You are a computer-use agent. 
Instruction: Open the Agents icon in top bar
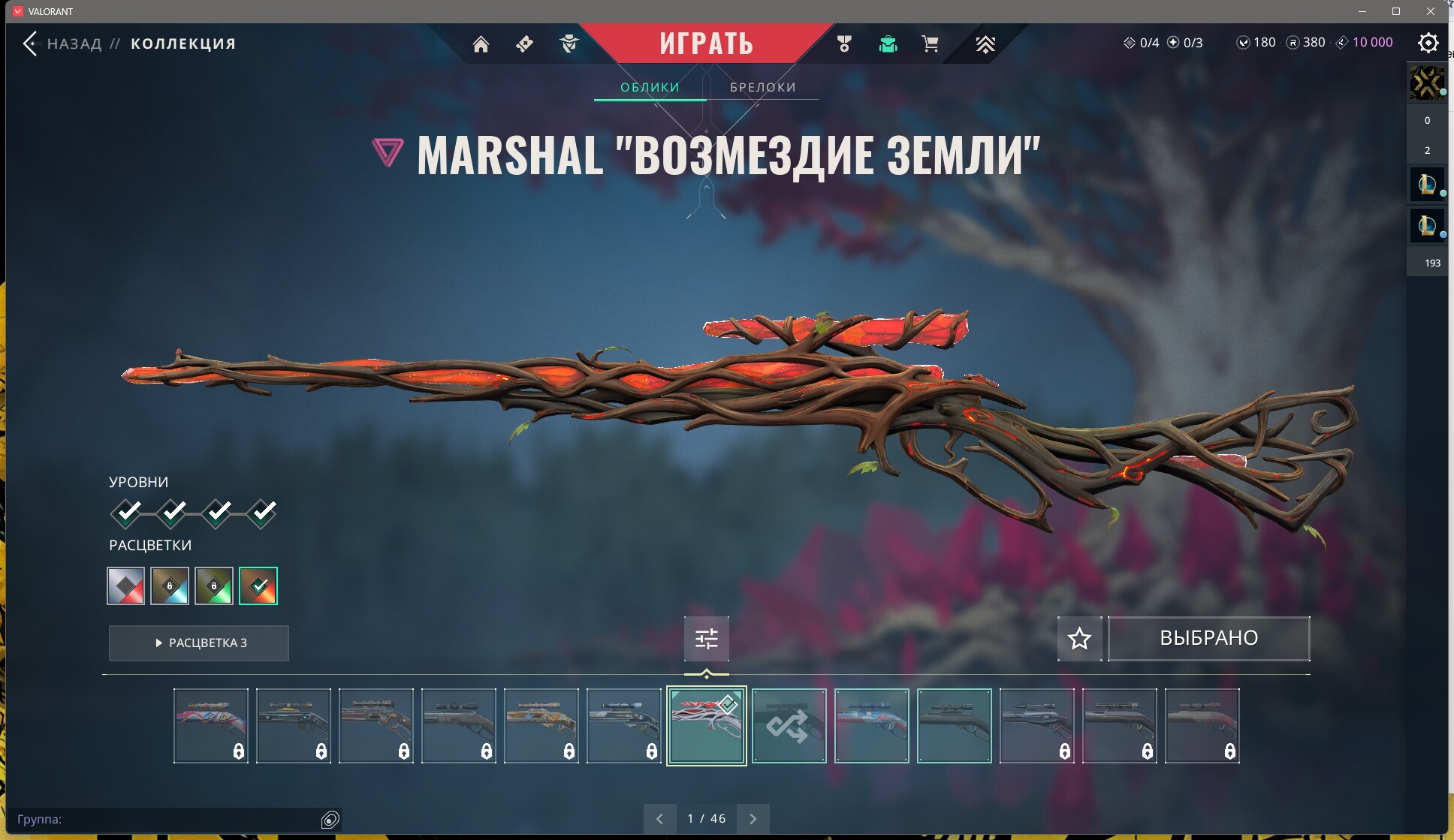[x=570, y=44]
